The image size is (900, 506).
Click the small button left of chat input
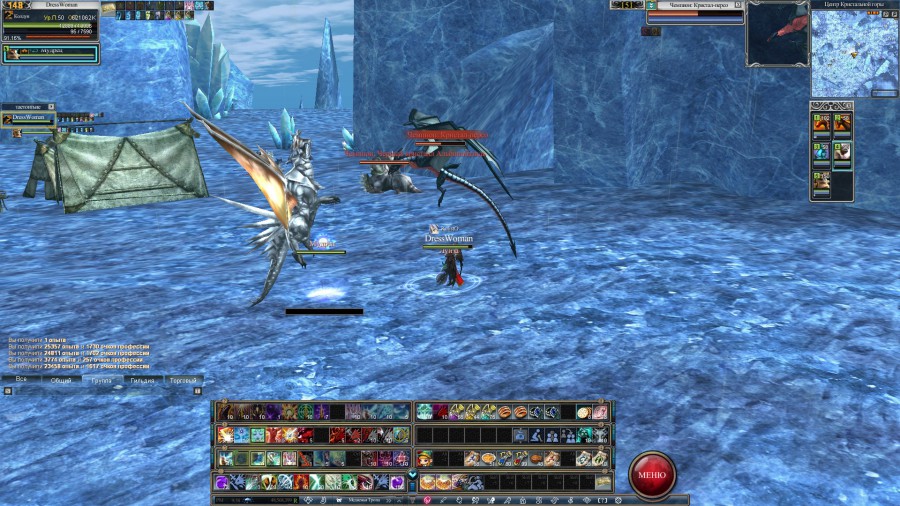[6, 391]
